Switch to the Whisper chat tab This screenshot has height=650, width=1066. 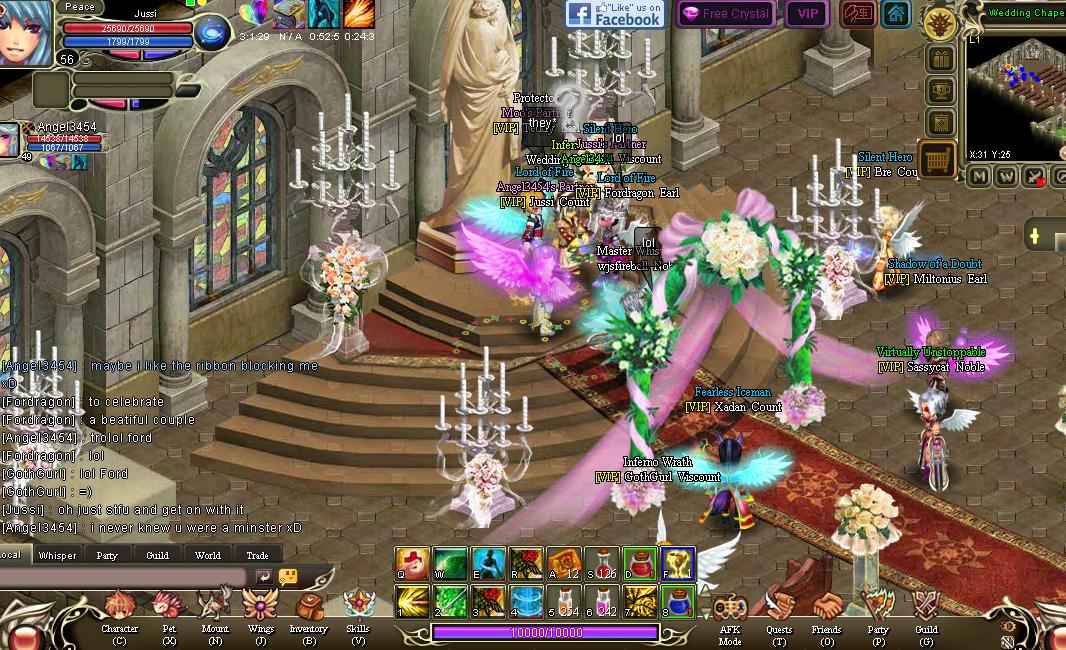(x=57, y=555)
